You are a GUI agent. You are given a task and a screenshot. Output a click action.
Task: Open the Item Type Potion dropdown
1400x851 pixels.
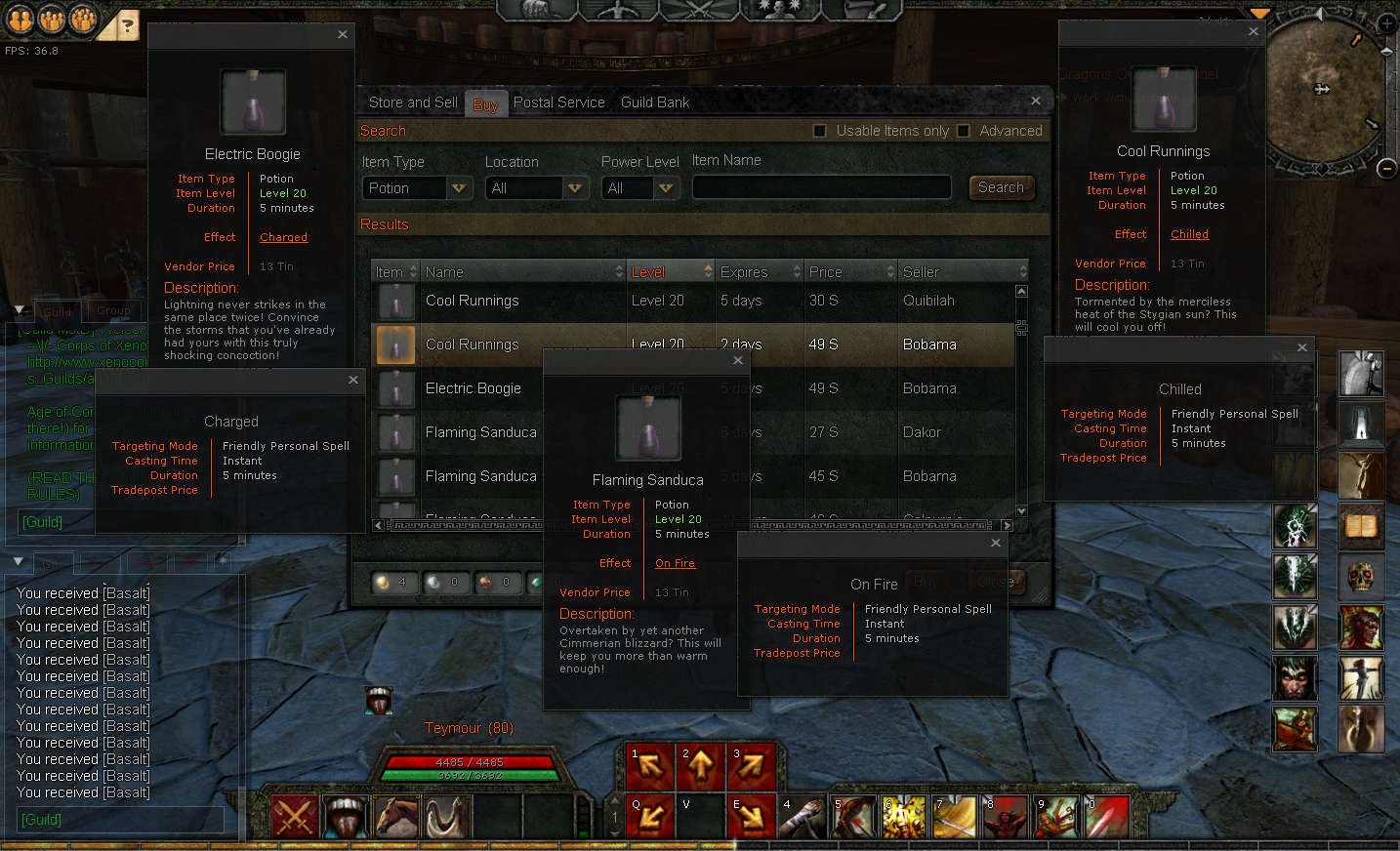[x=417, y=187]
